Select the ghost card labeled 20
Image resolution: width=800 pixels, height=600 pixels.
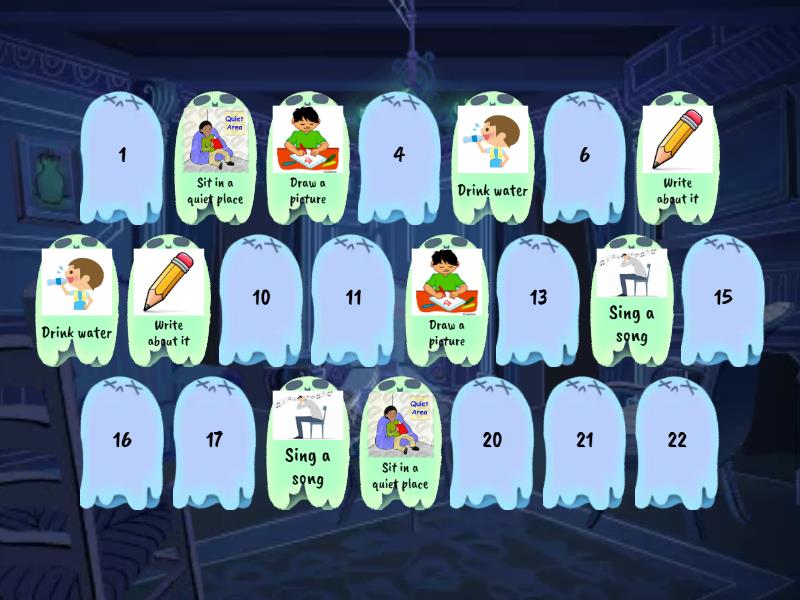[x=492, y=441]
